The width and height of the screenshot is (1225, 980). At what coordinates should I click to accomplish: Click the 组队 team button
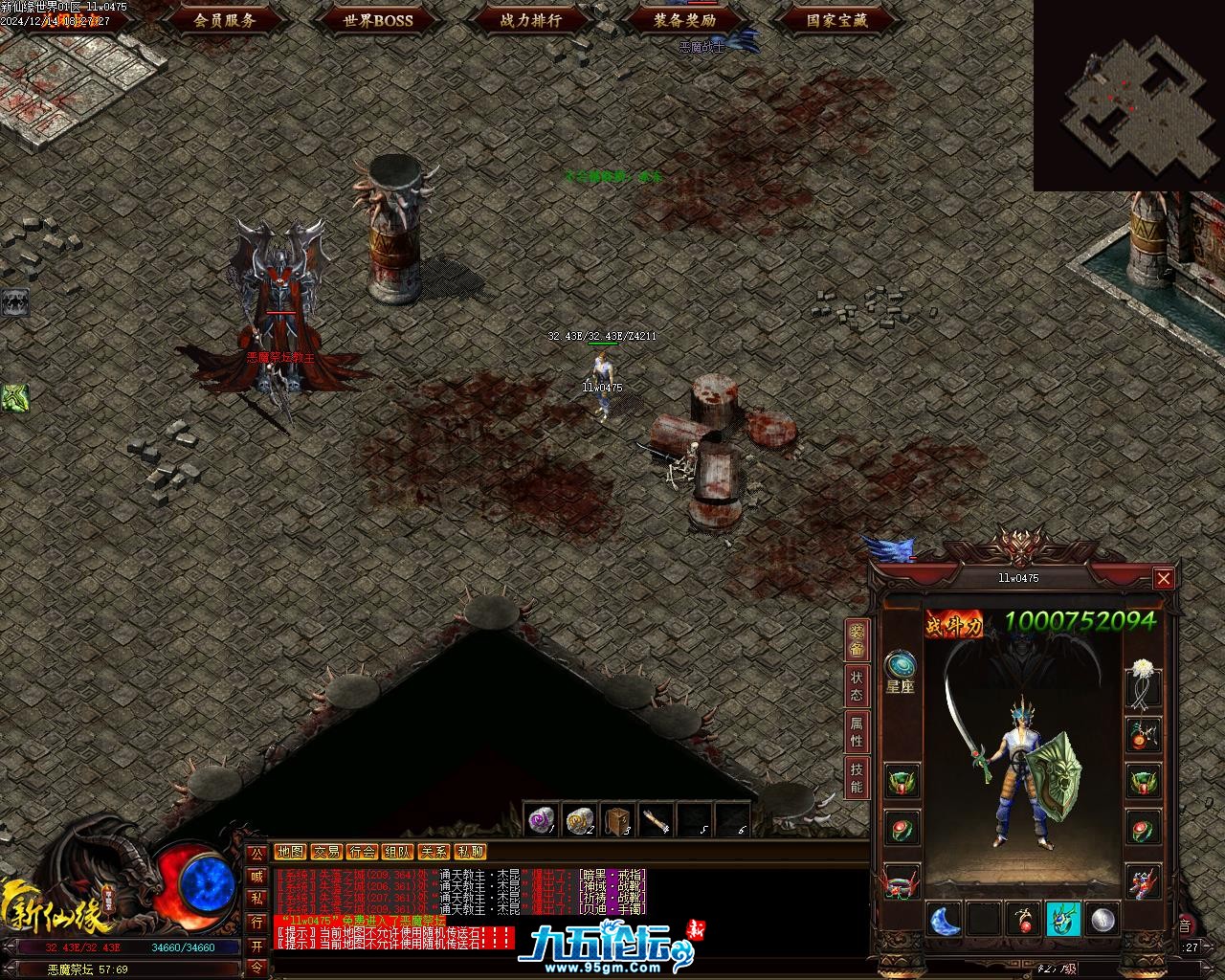tap(398, 852)
